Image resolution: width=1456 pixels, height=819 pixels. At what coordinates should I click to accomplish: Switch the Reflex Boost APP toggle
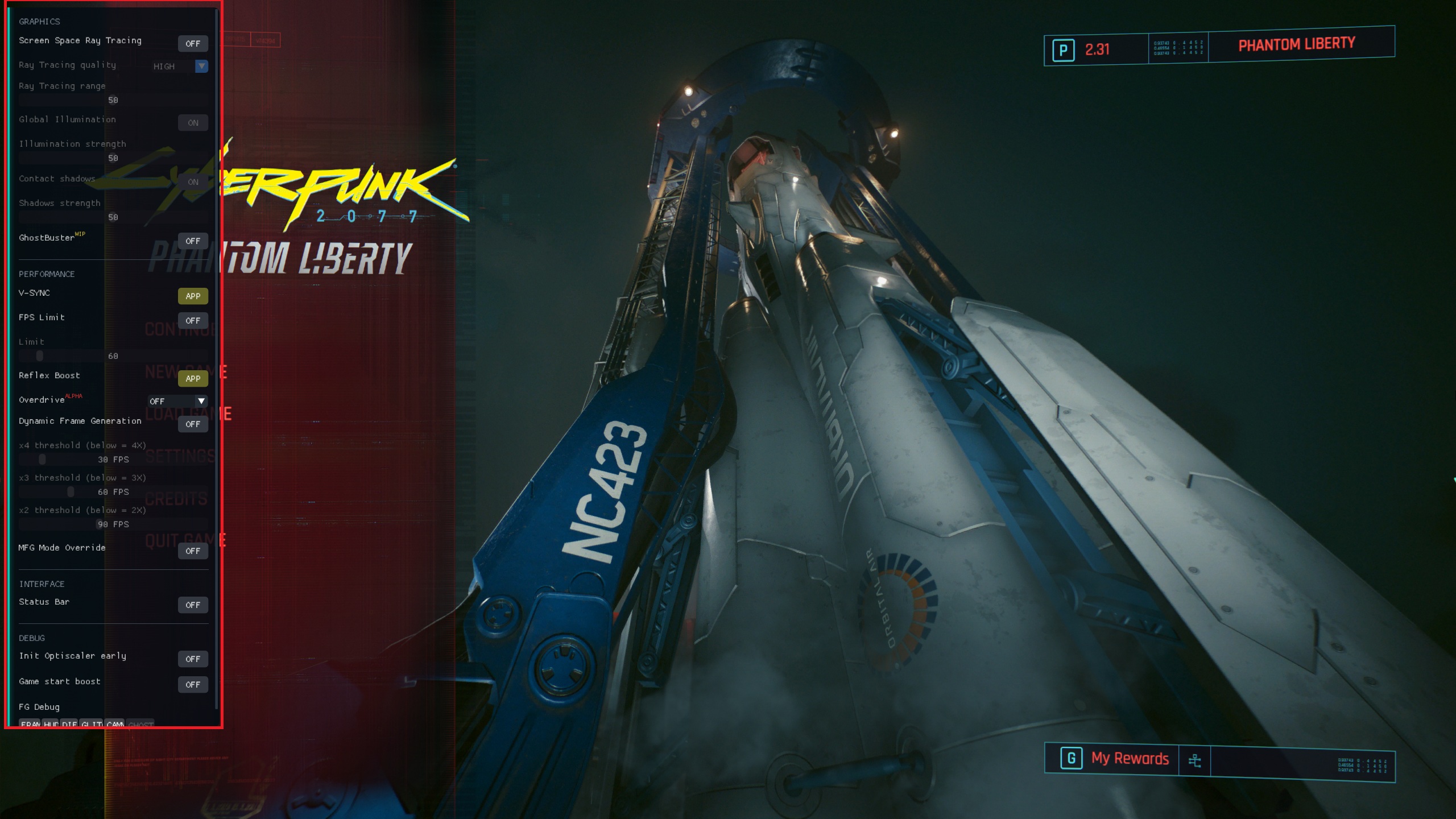tap(193, 378)
